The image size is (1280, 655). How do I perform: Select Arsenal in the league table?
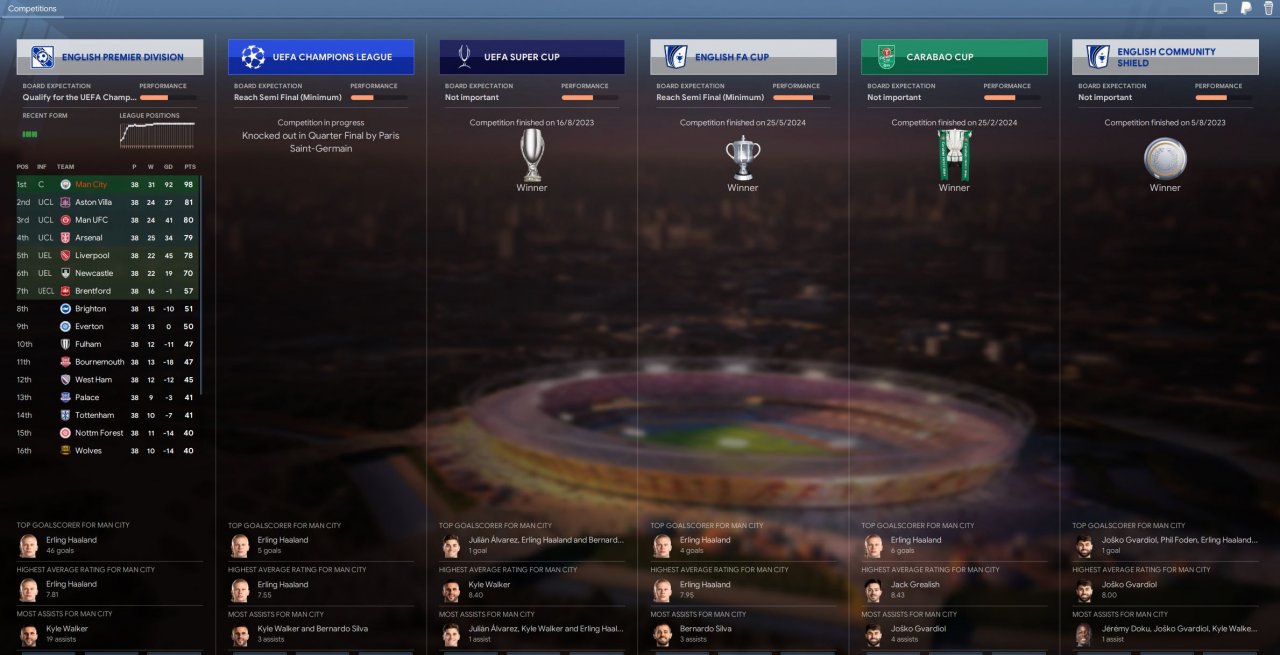tap(88, 238)
